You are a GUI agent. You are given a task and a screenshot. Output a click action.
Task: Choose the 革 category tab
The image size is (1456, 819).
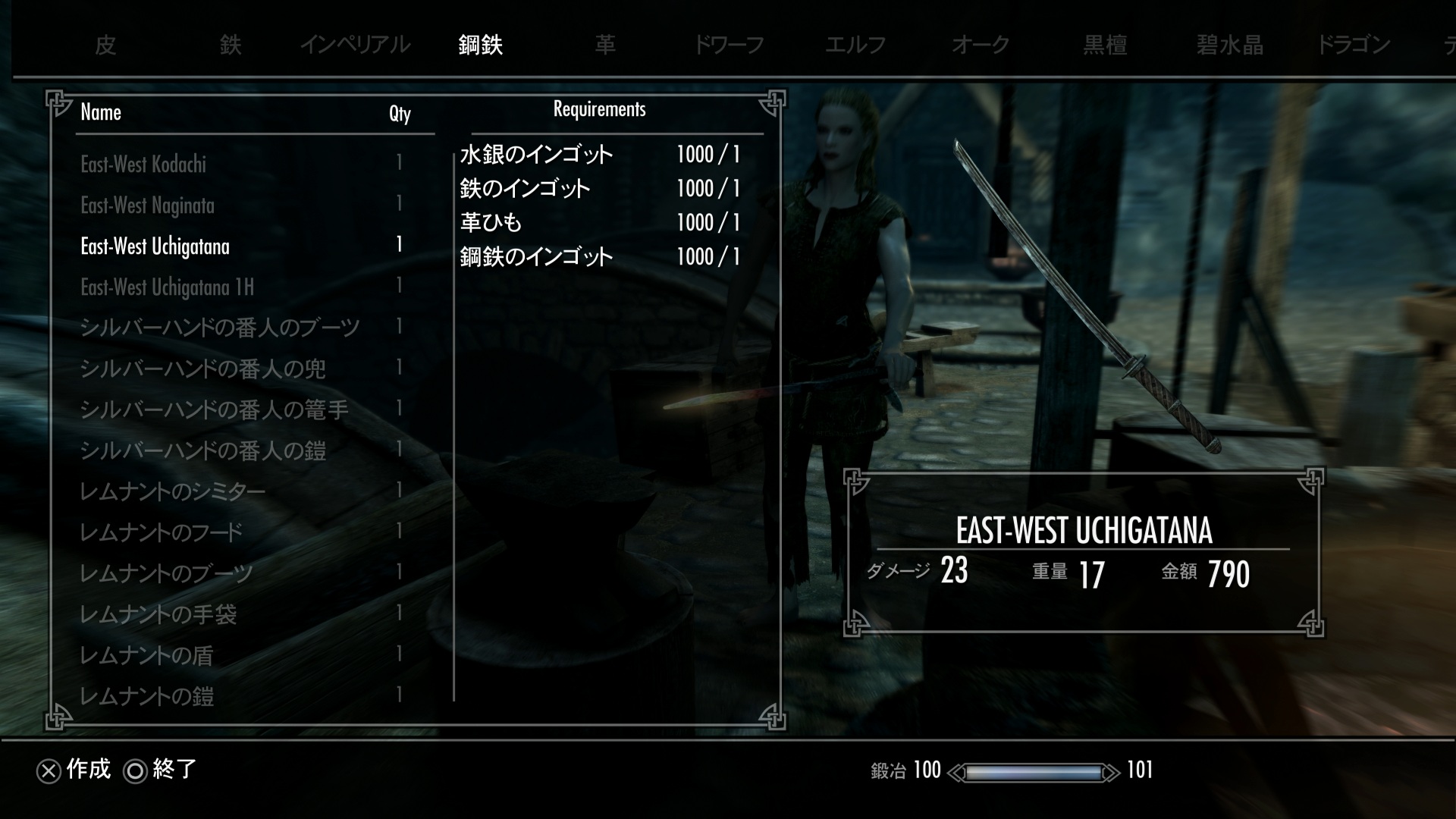(605, 45)
